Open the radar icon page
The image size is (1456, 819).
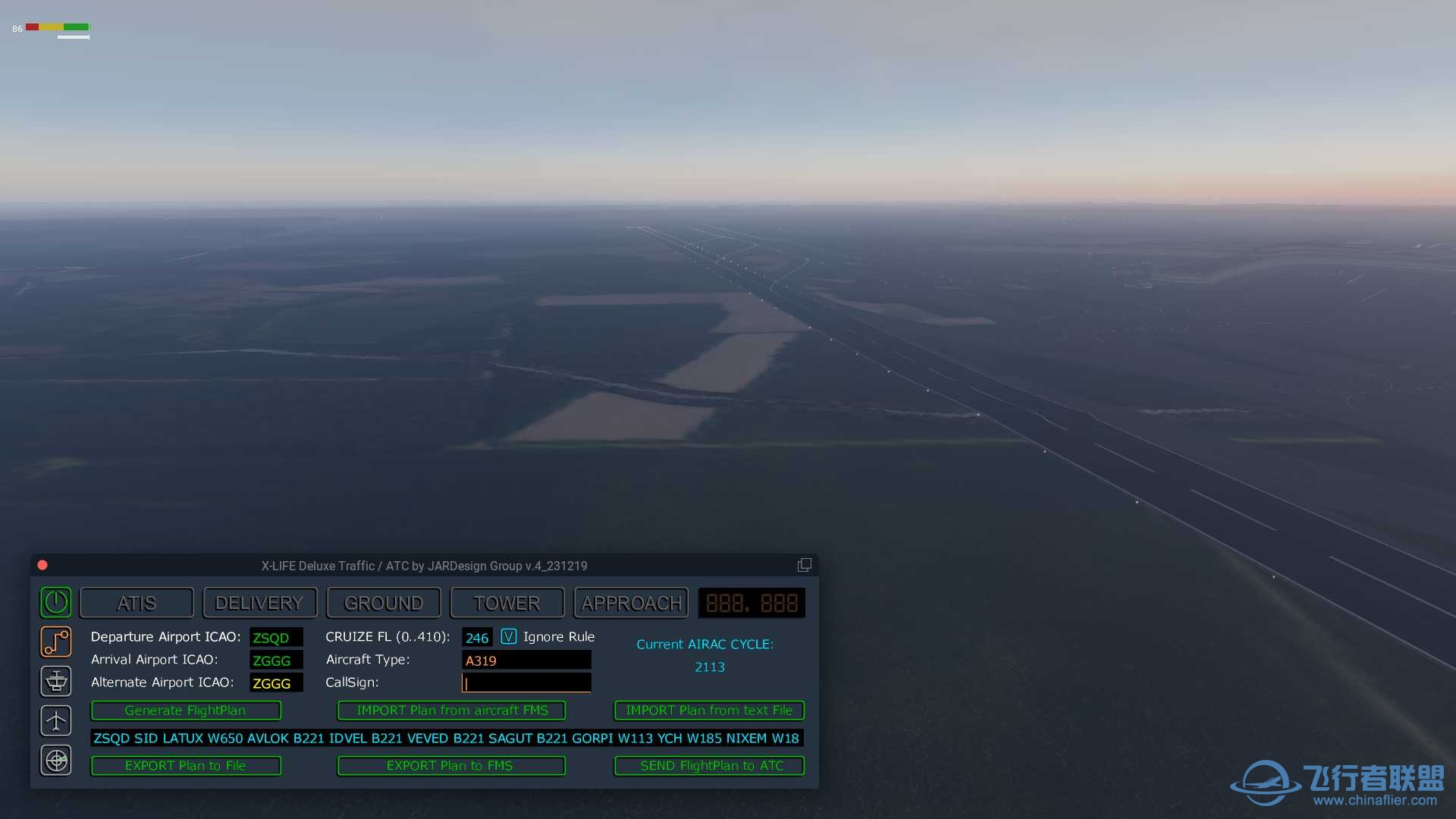coord(56,760)
